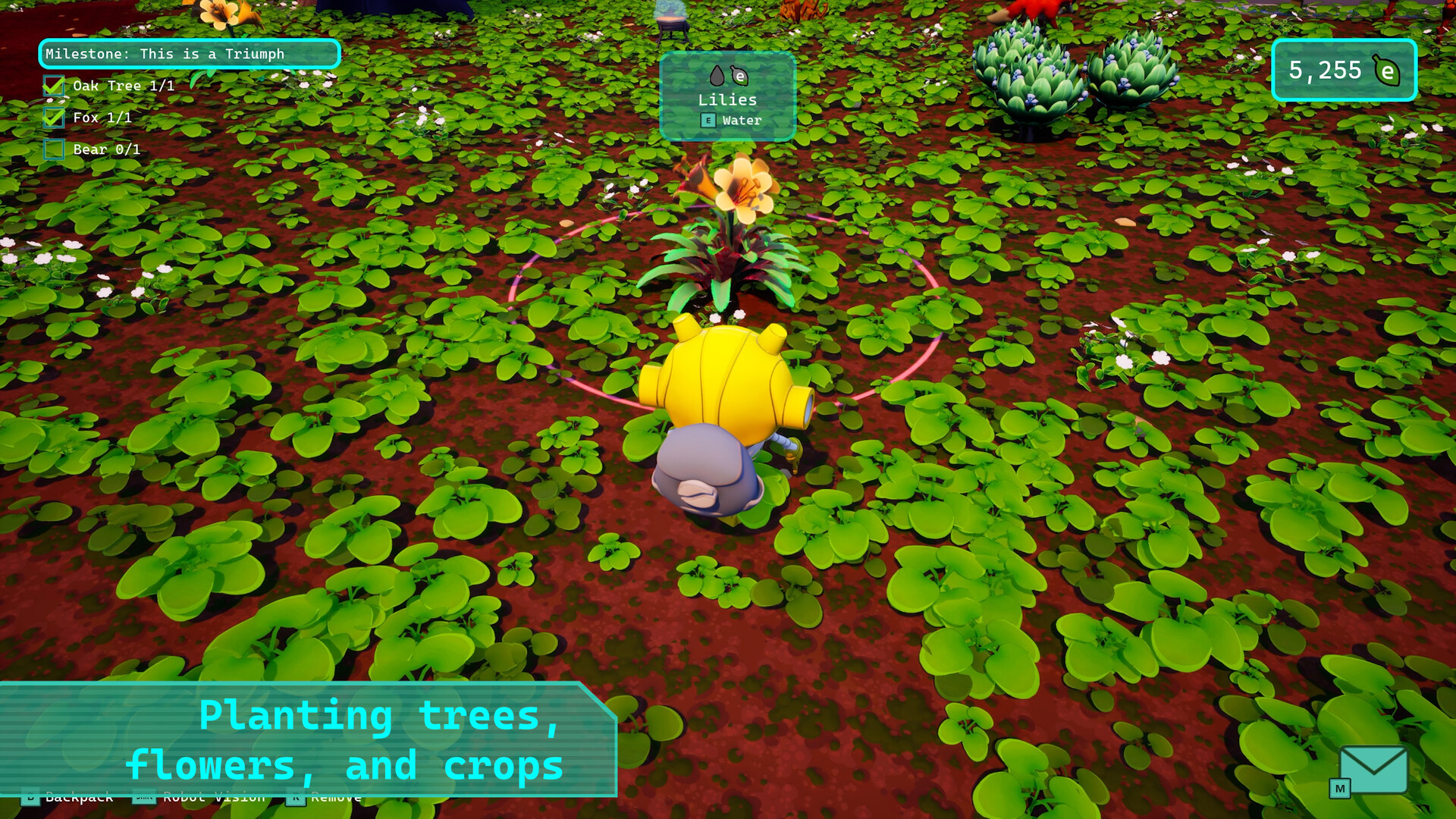Screen dimensions: 1456x819
Task: Activate the Remove tool
Action: pos(335,797)
